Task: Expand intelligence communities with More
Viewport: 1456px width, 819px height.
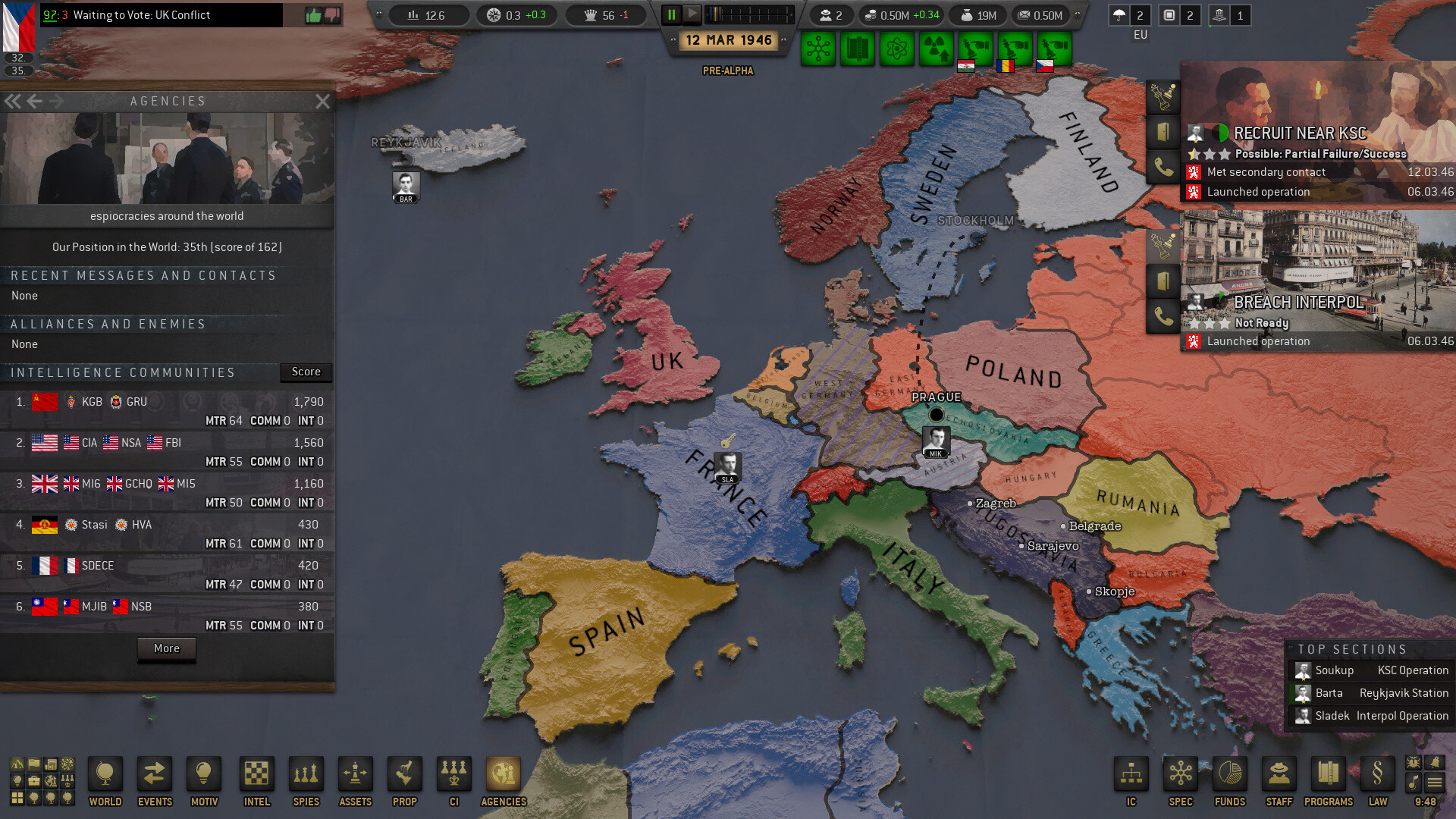Action: tap(166, 649)
